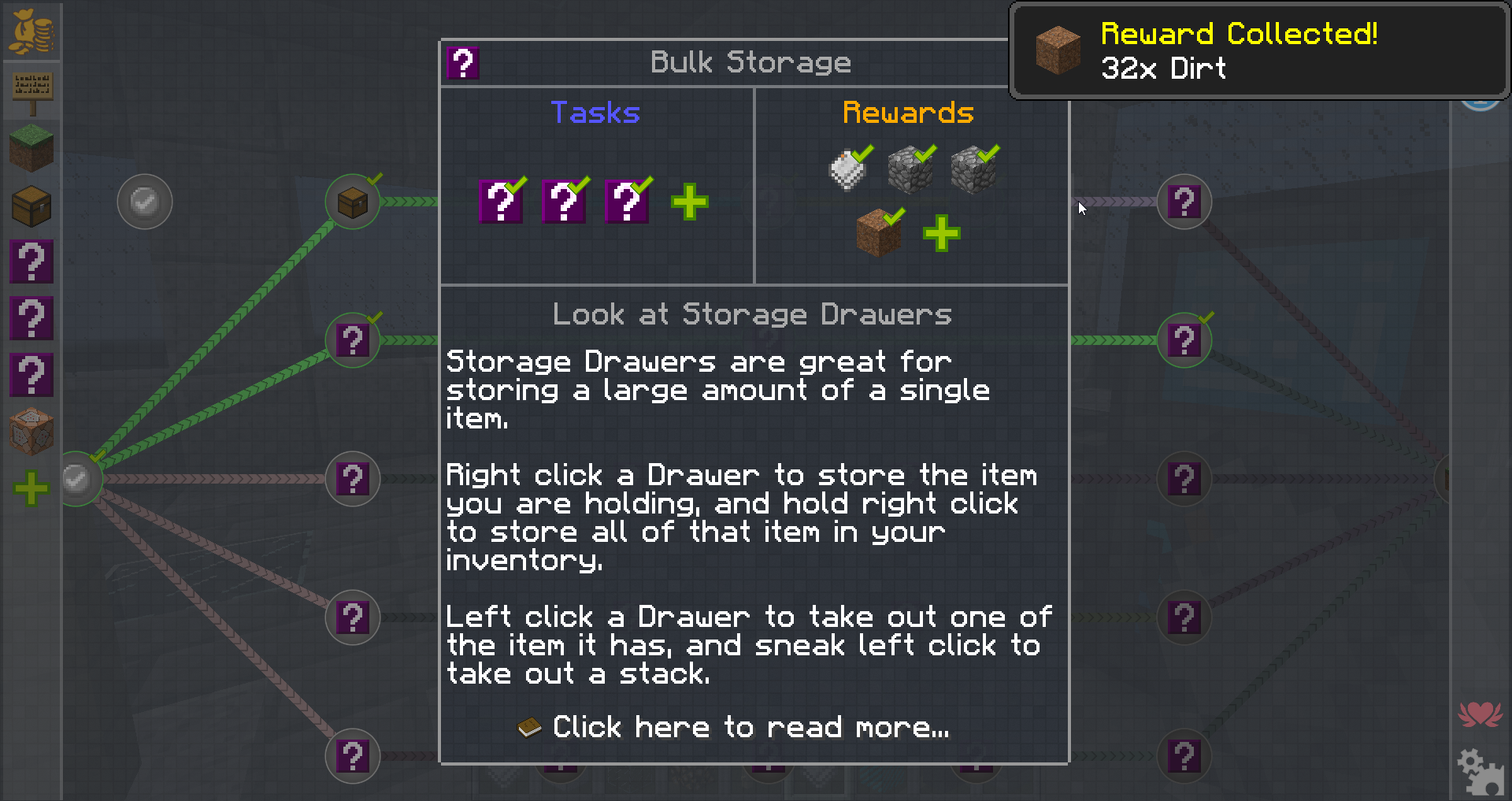The width and height of the screenshot is (1512, 801).
Task: Select the dirt block reward
Action: [878, 233]
